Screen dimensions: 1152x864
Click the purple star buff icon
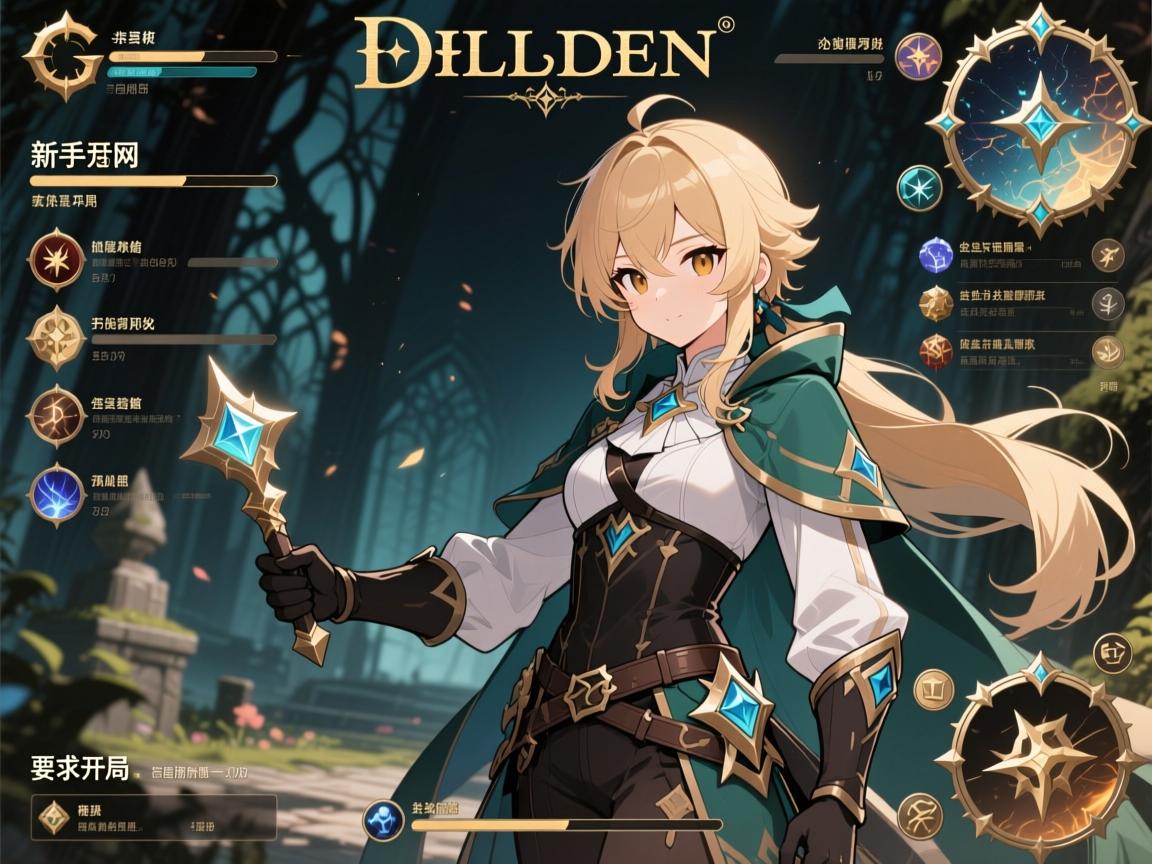(916, 56)
